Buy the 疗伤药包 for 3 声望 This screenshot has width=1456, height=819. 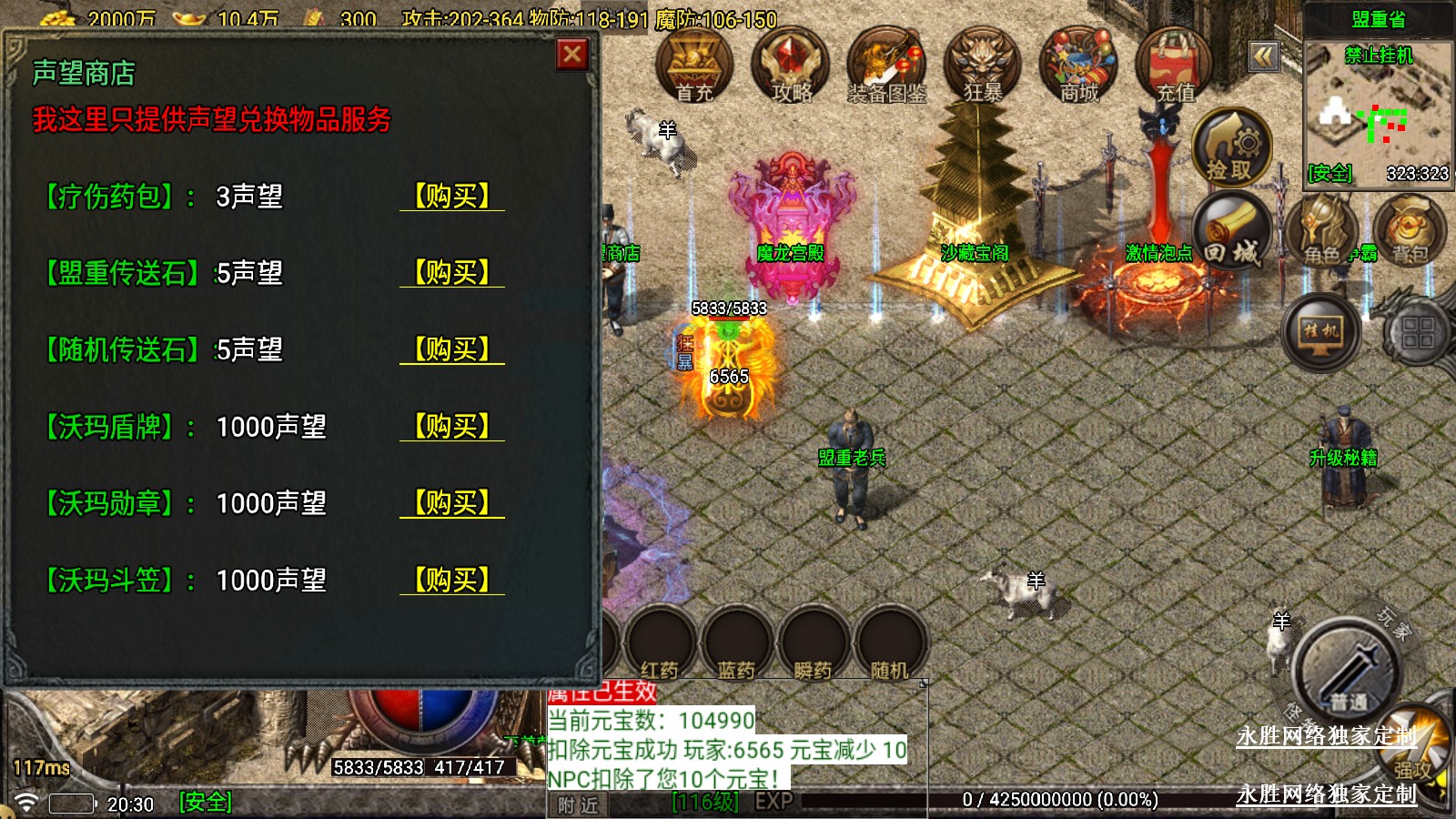pyautogui.click(x=452, y=196)
